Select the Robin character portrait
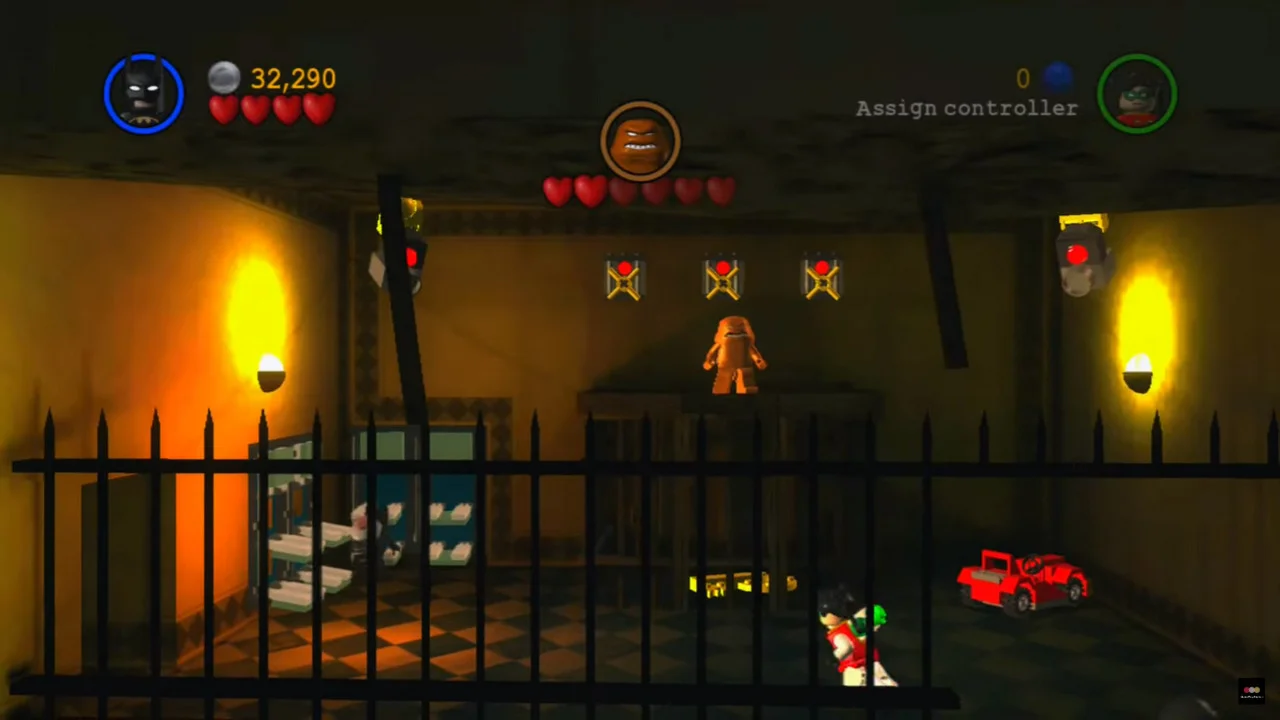Screen dimensions: 1280x720 1137,94
